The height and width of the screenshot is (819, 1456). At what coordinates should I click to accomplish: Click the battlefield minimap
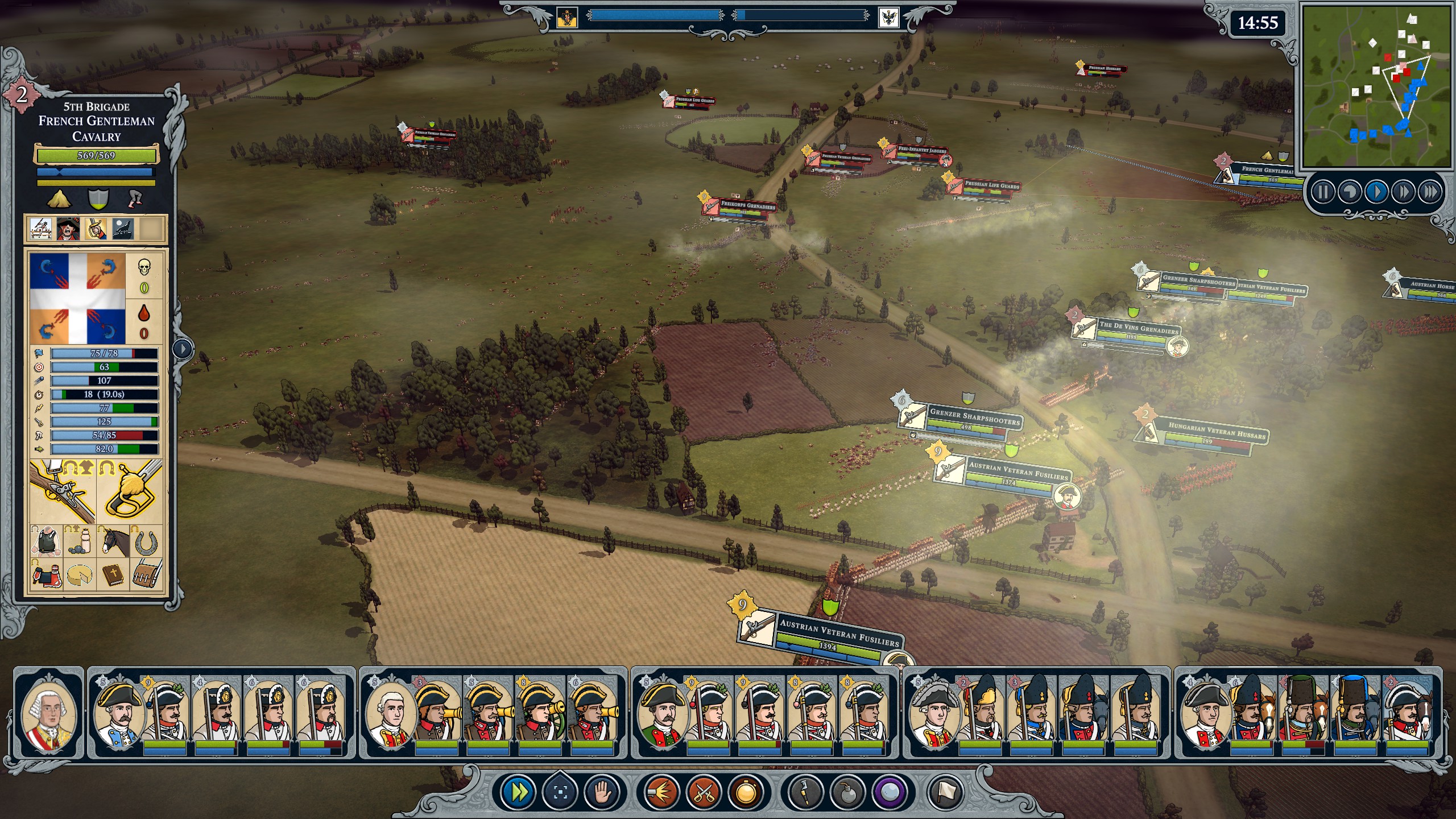1376,86
